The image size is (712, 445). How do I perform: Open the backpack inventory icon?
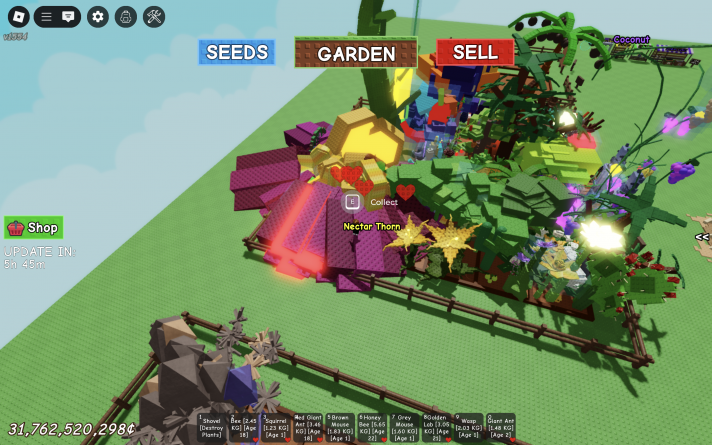pos(125,17)
